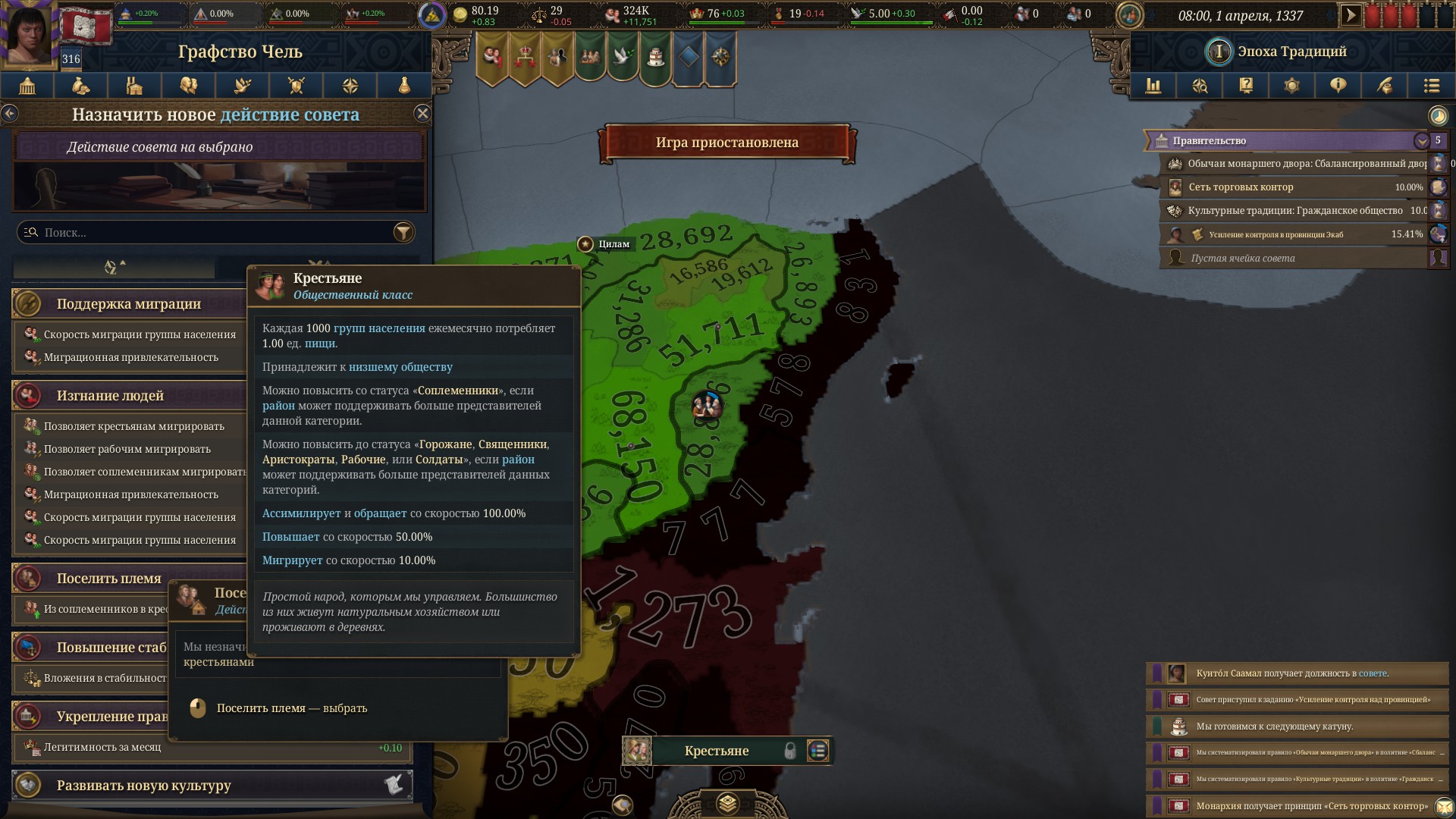
Task: Select the diplomacy dove icon in county panel
Action: pos(243,86)
